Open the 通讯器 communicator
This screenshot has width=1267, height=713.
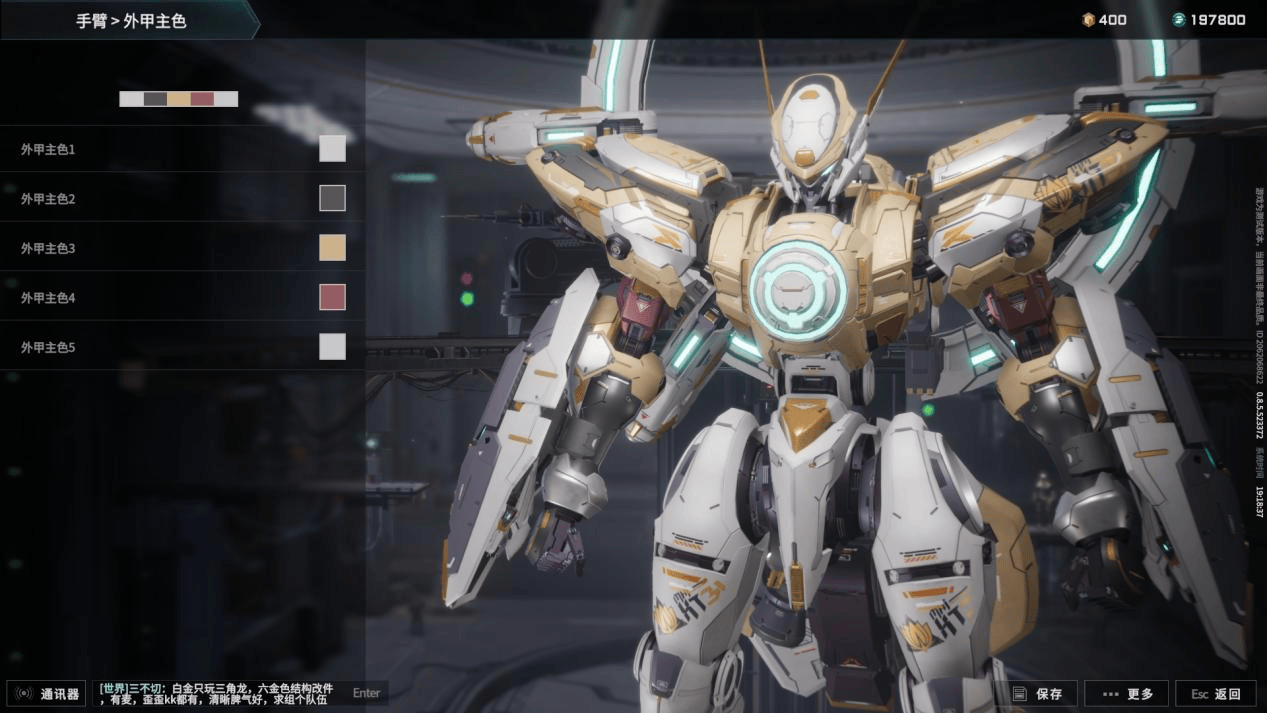[x=48, y=694]
